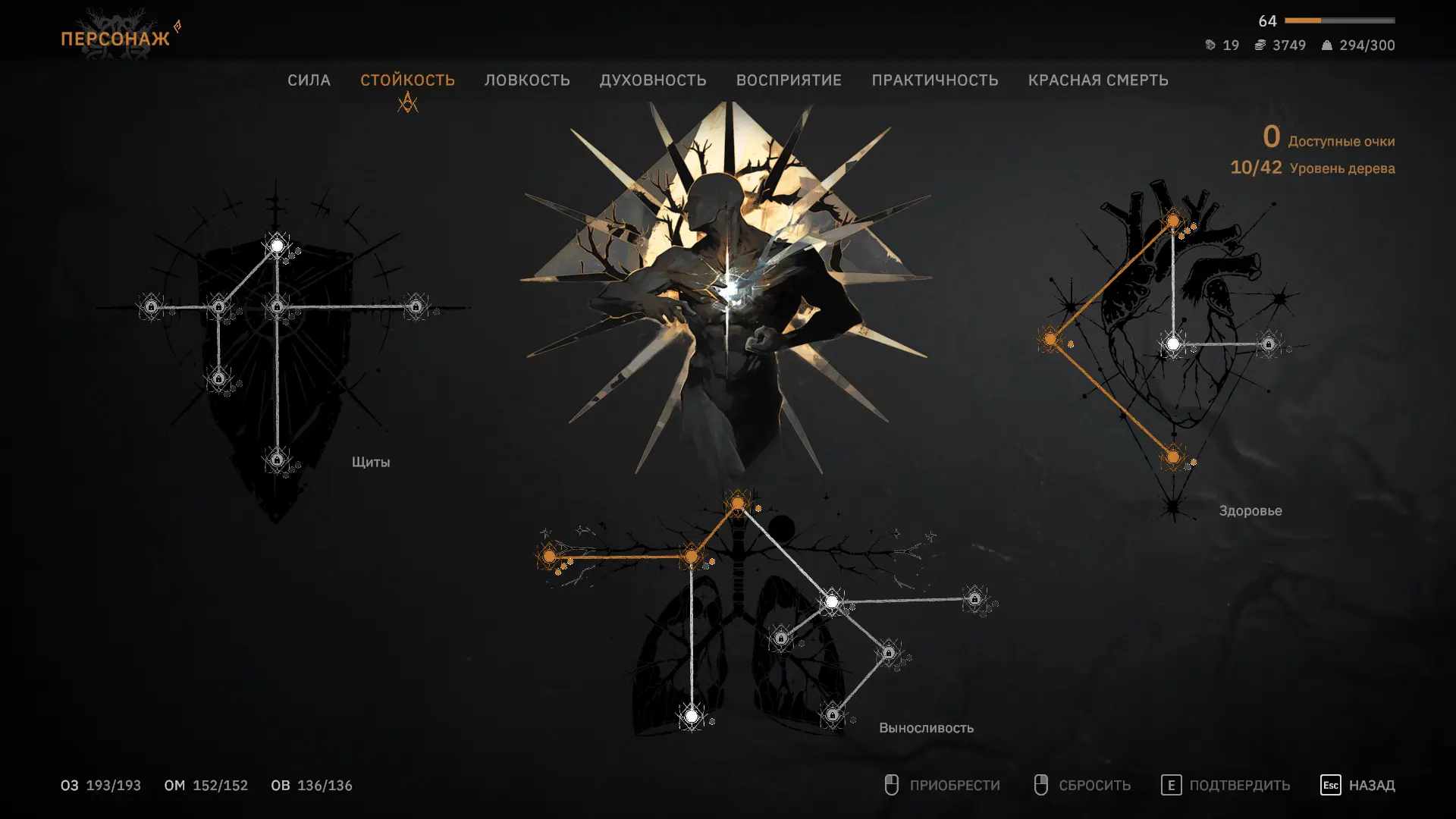Click the top orange node of Выносливость tree
The image size is (1456, 819).
(x=738, y=503)
